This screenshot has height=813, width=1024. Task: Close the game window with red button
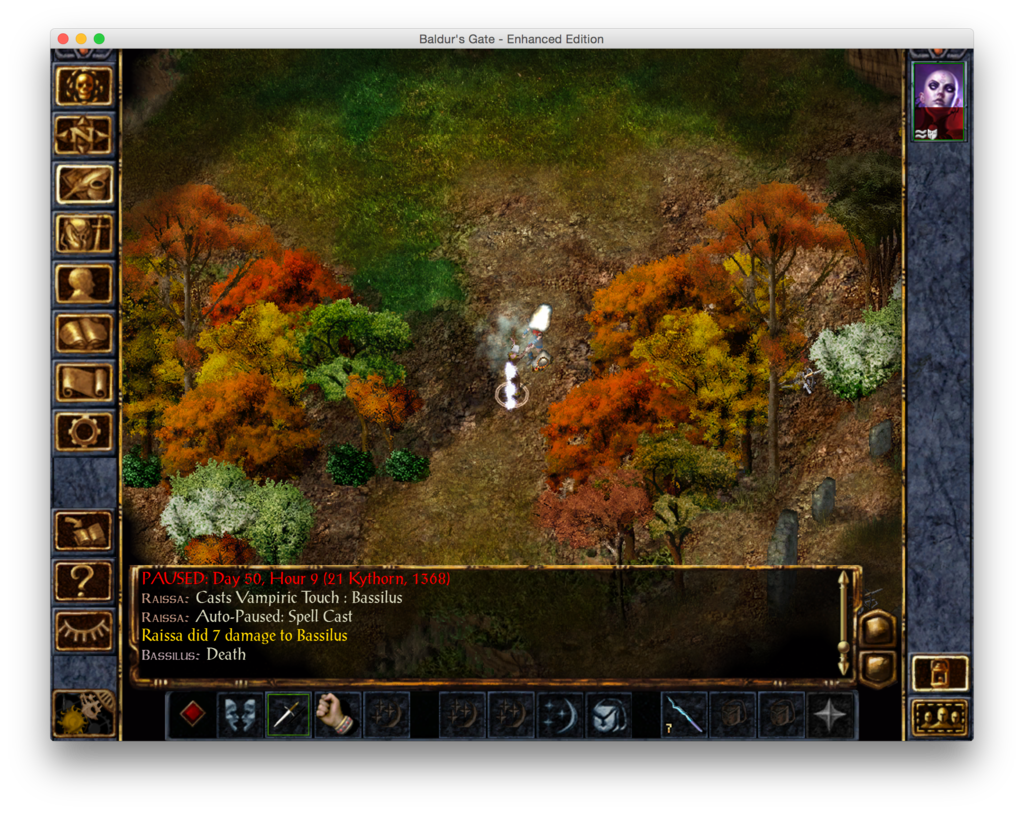click(63, 39)
